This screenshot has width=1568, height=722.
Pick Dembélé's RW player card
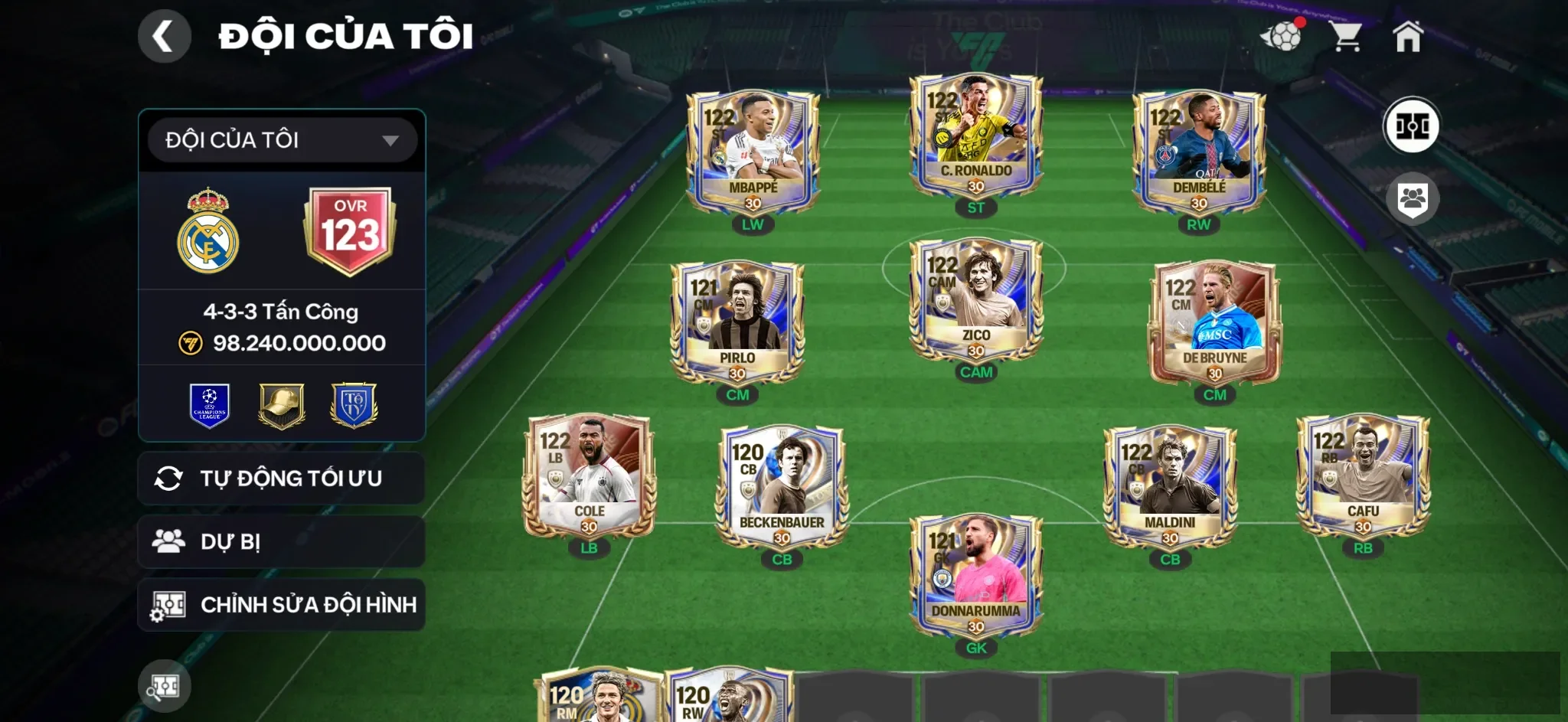click(x=1198, y=153)
